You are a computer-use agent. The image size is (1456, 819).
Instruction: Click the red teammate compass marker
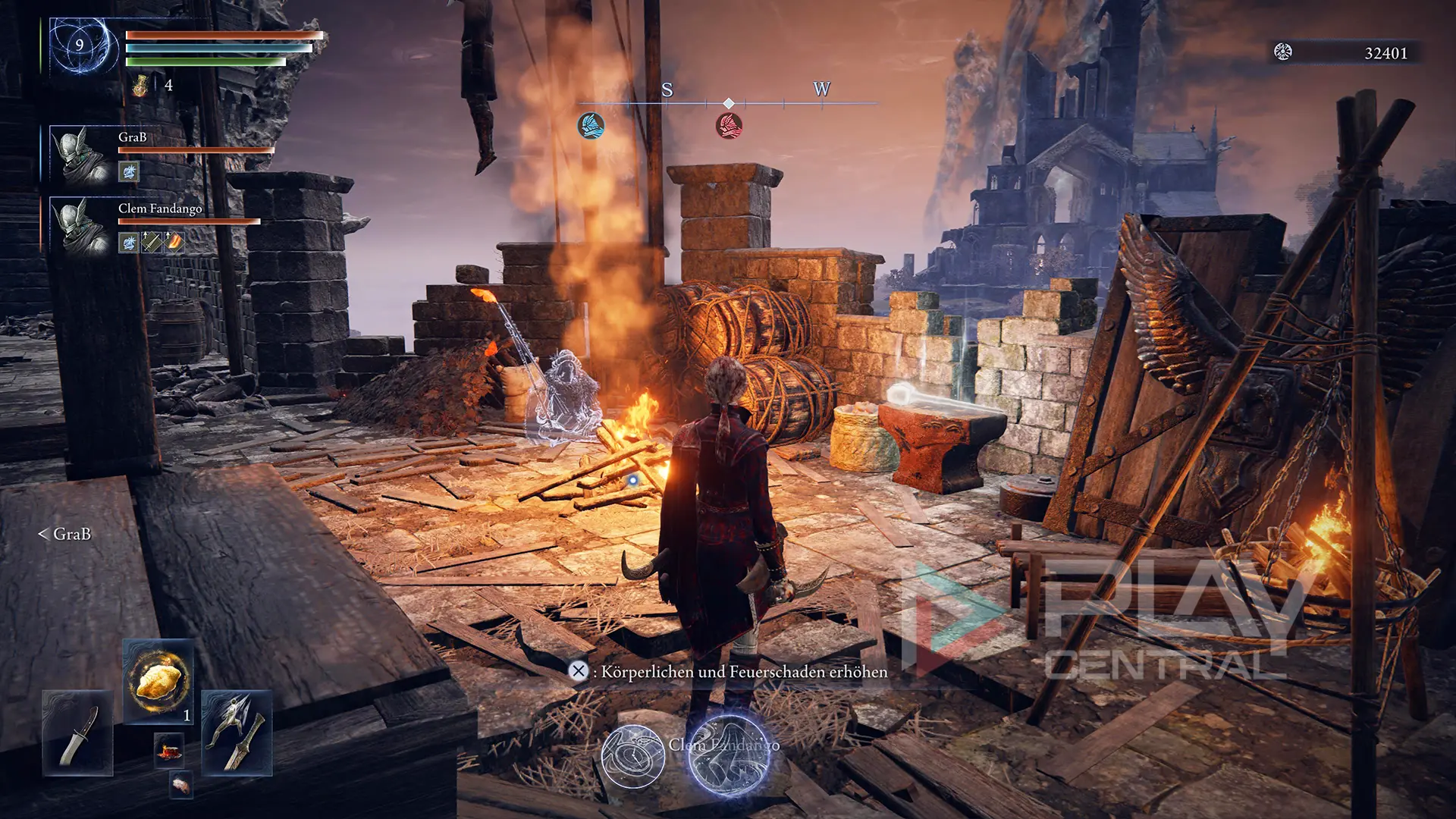pyautogui.click(x=729, y=125)
